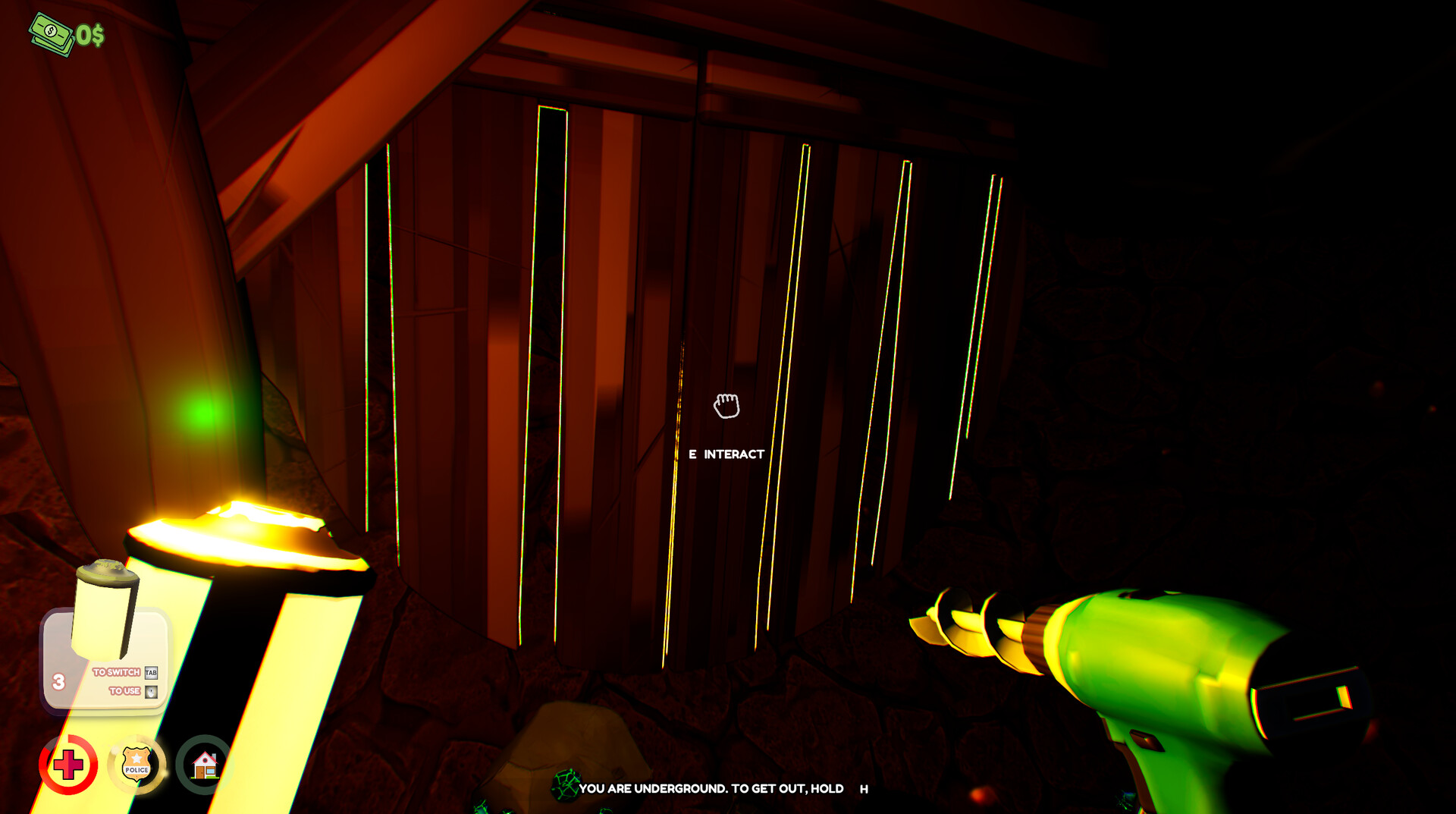Toggle the home icon indicator
This screenshot has width=1456, height=814.
[x=205, y=766]
